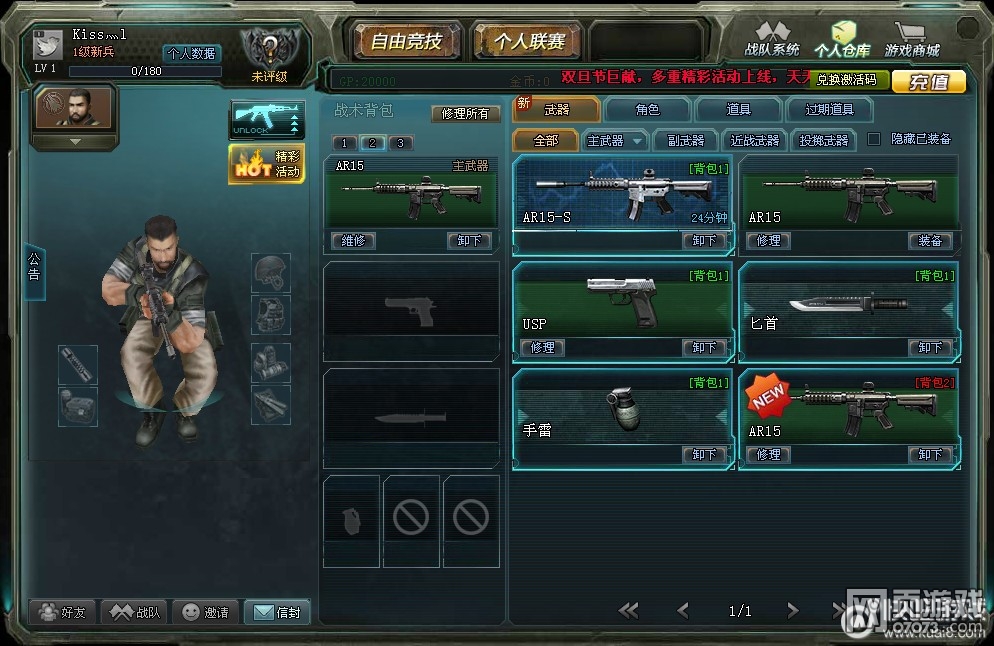Toggle the 隐藏已装备 hide equipped checkbox
The width and height of the screenshot is (994, 646).
(874, 139)
